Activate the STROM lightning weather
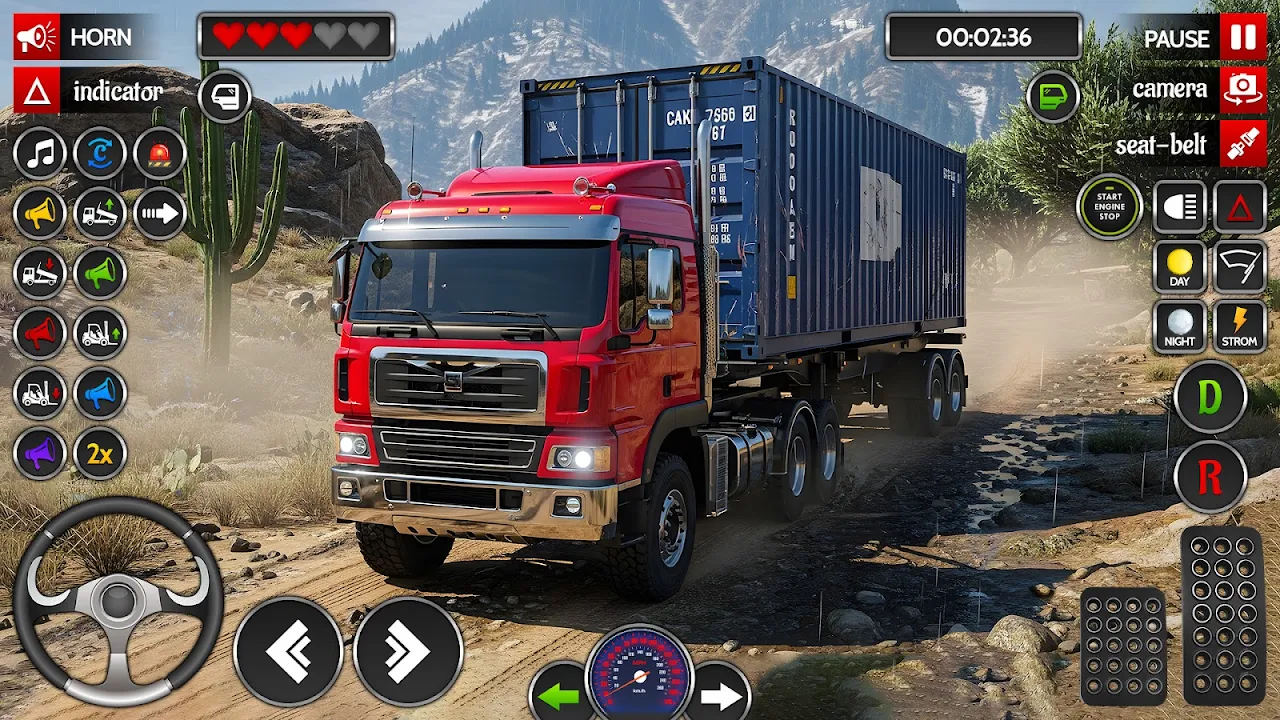This screenshot has width=1280, height=720. [x=1240, y=327]
